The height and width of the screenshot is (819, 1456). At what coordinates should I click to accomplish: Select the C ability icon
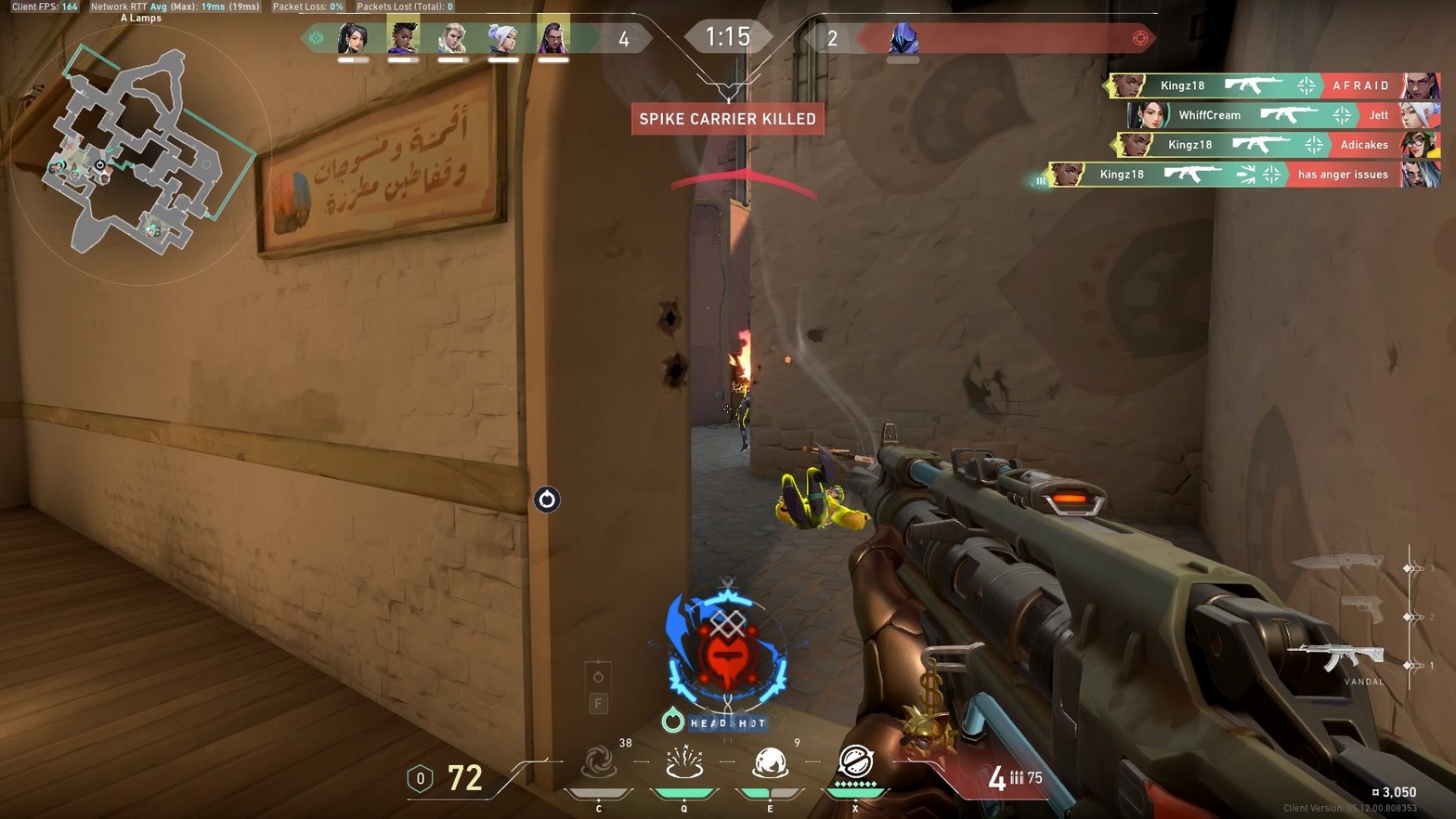(x=600, y=761)
